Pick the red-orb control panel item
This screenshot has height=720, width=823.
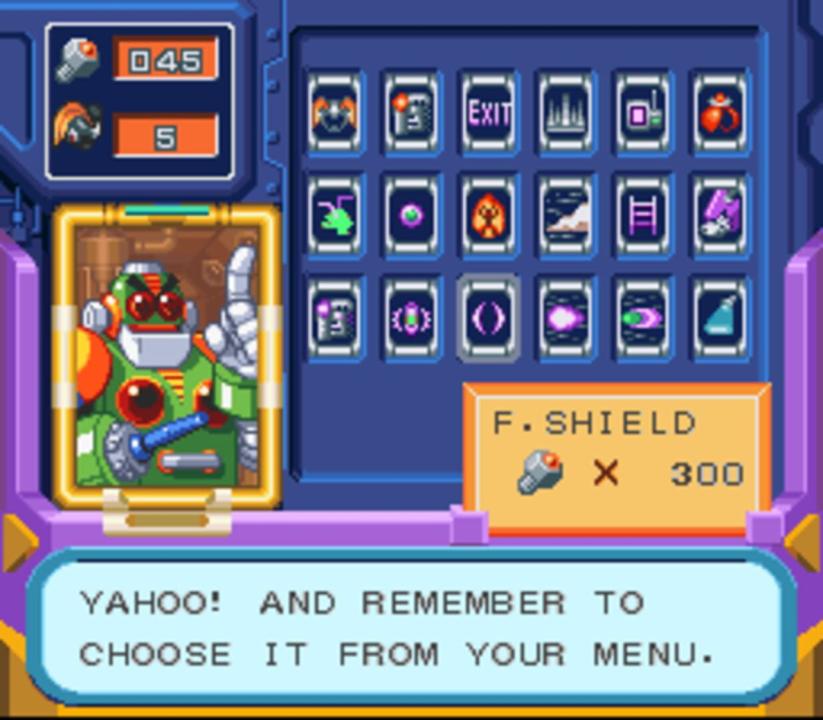click(x=412, y=113)
